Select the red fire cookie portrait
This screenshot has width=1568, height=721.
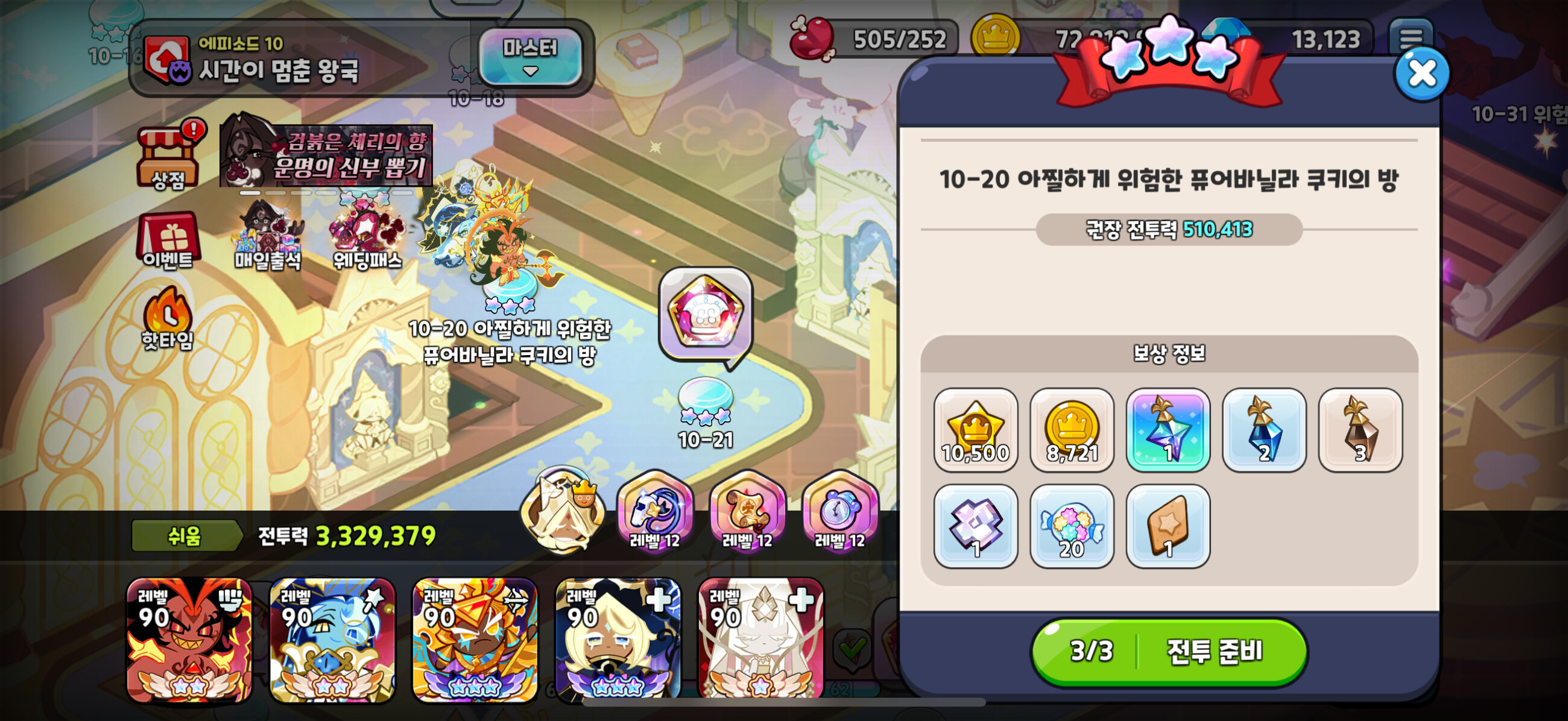click(x=189, y=639)
